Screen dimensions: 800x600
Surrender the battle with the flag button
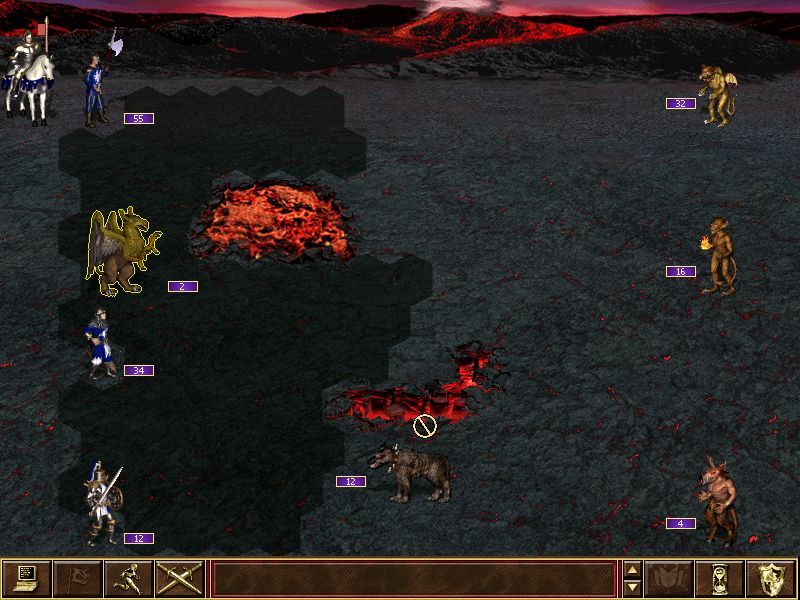[x=78, y=578]
